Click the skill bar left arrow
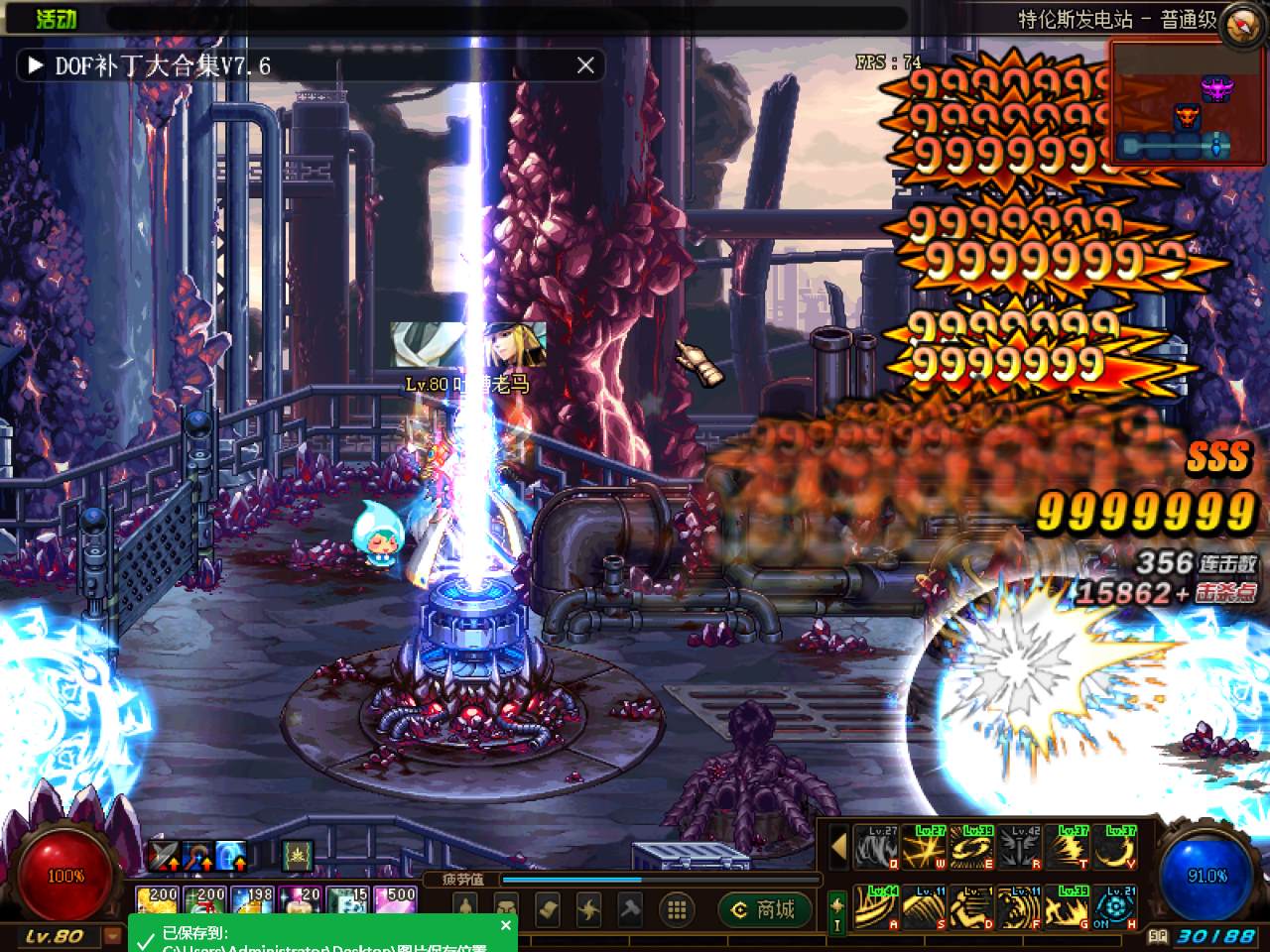Viewport: 1270px width, 952px height. pyautogui.click(x=838, y=848)
